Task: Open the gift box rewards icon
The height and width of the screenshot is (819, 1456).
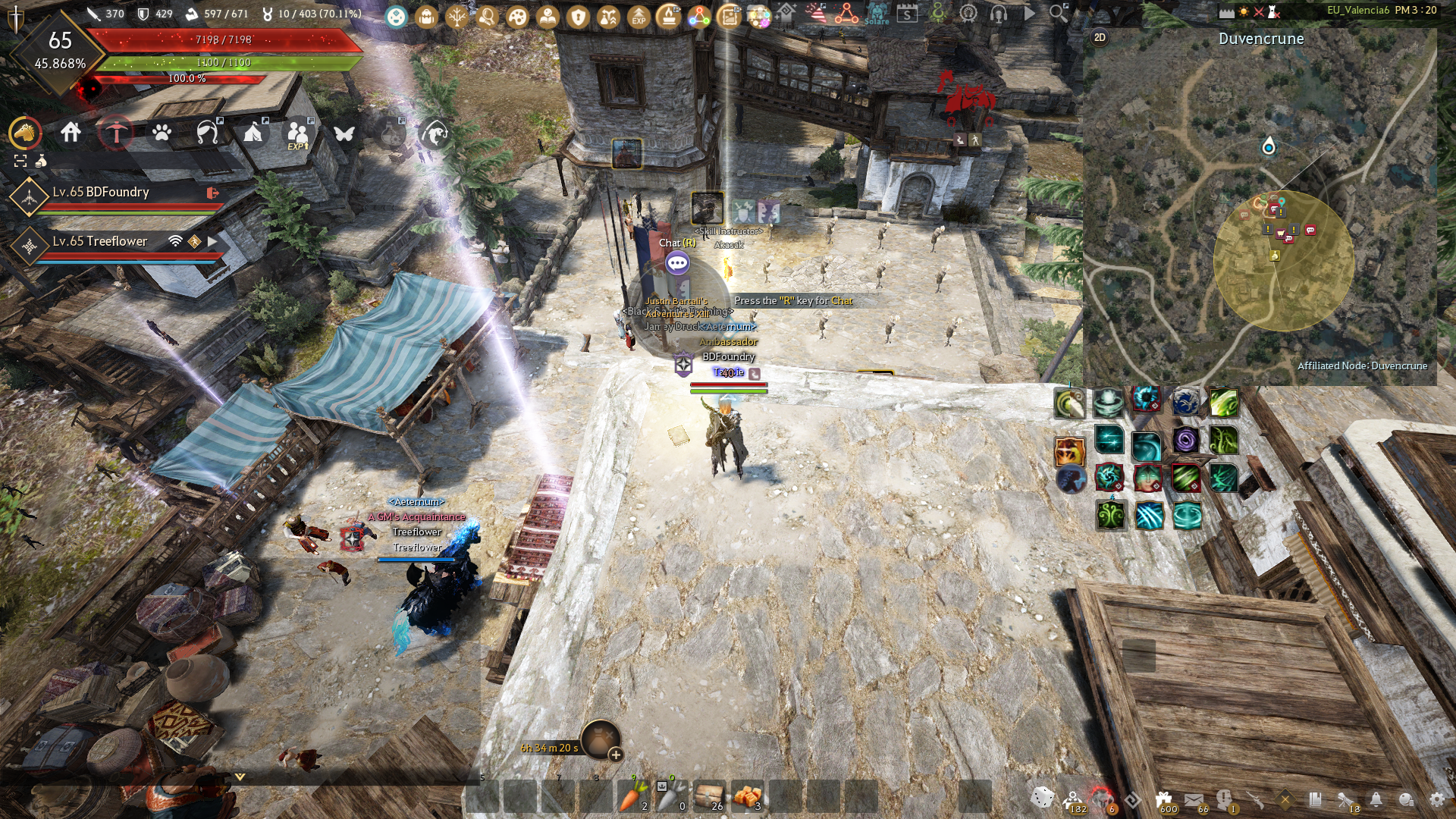Action: pos(1164,799)
